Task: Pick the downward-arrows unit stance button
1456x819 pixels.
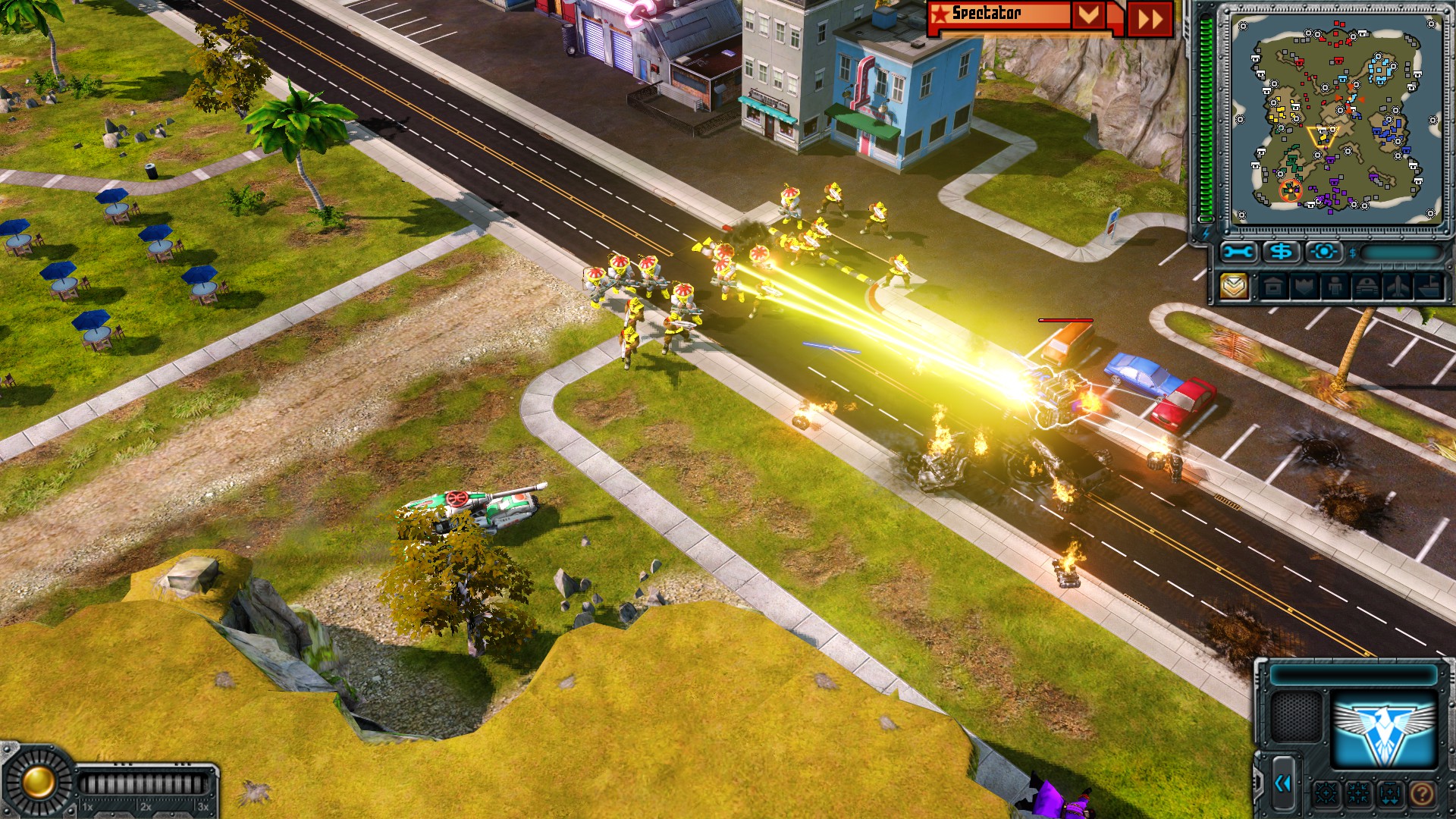Action: click(1390, 794)
